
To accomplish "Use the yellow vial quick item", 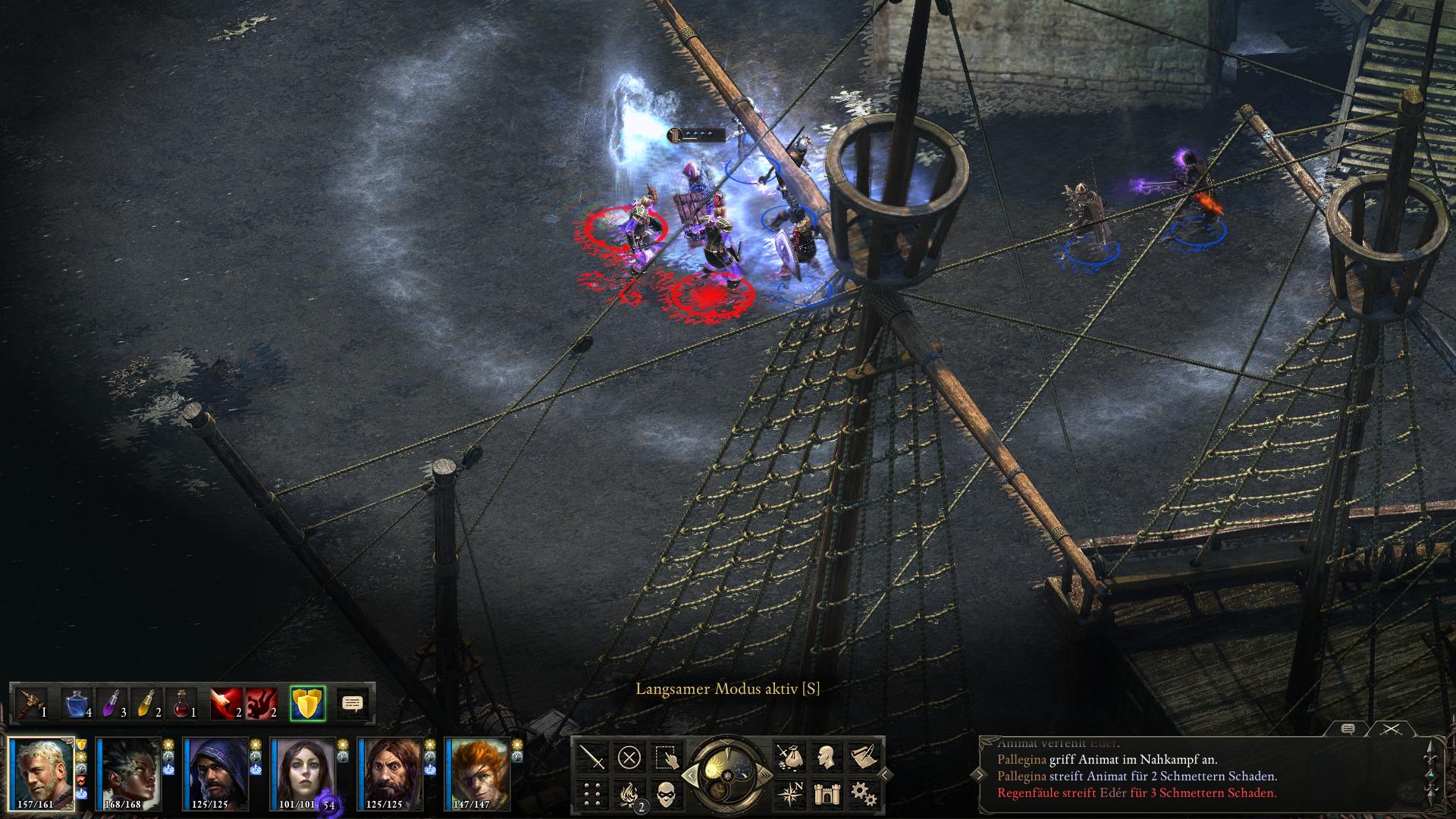I will 146,703.
